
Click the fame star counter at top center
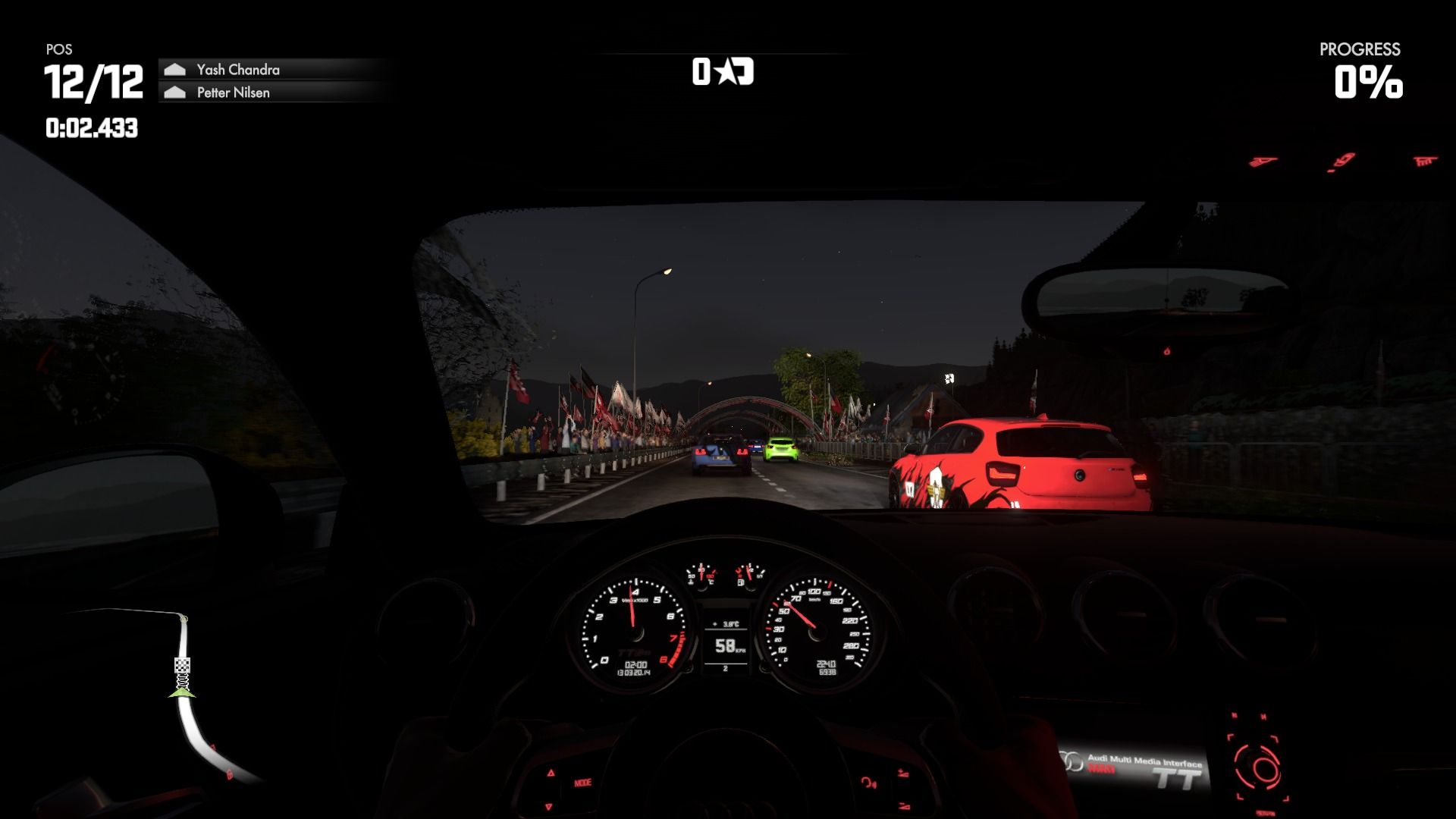point(721,72)
